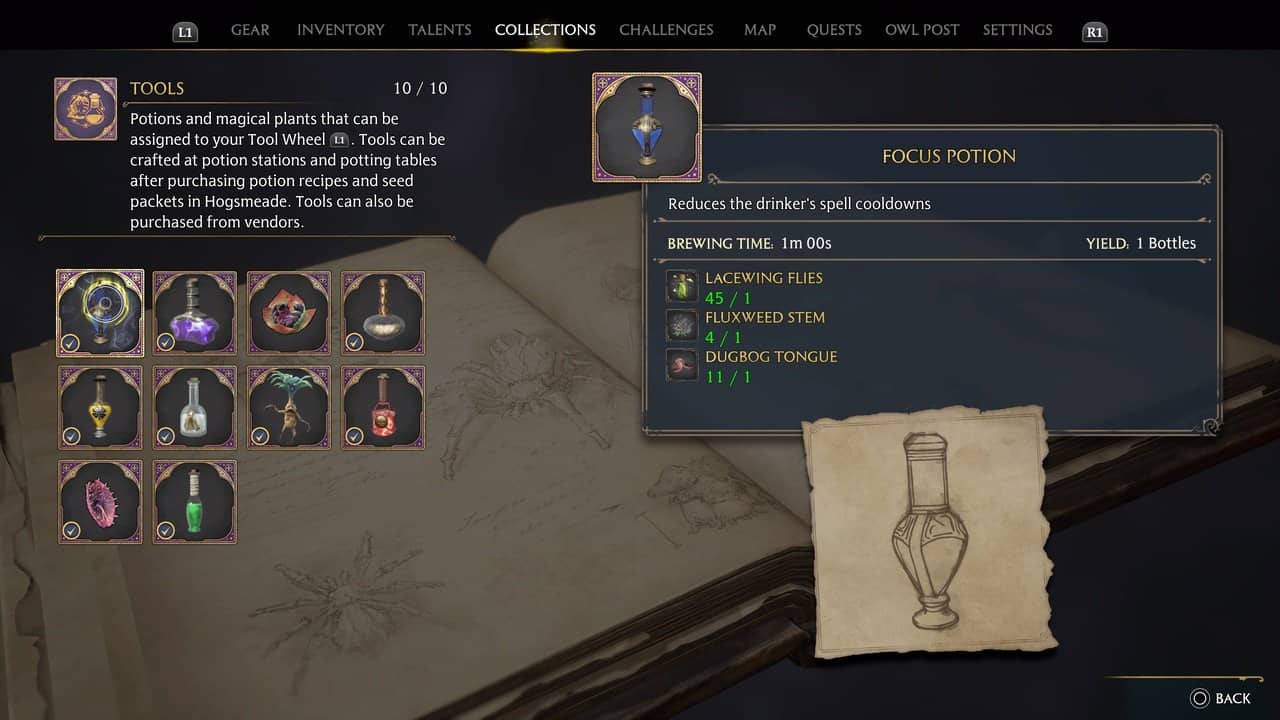This screenshot has width=1280, height=720.
Task: Go back using the Back button
Action: [1221, 698]
